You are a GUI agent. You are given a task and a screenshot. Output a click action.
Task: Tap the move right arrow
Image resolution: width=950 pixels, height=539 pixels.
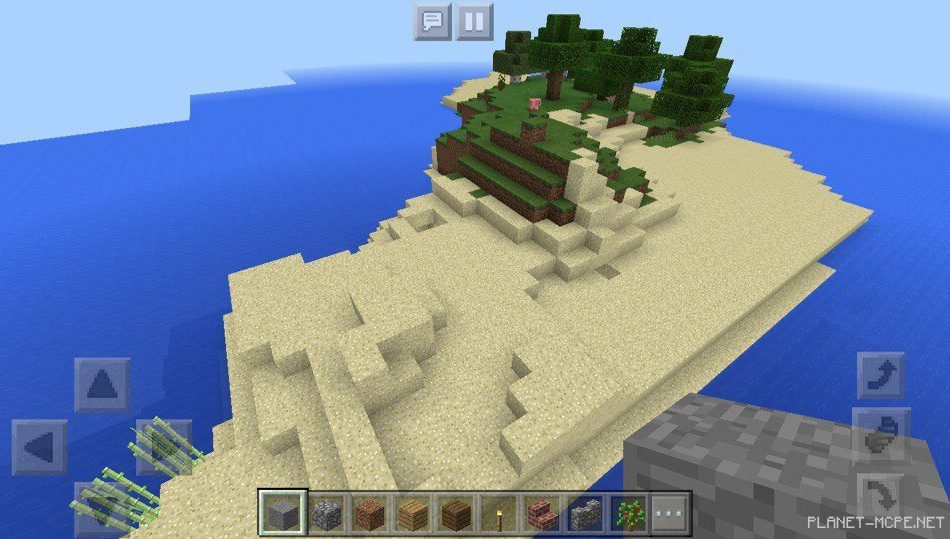[162, 446]
